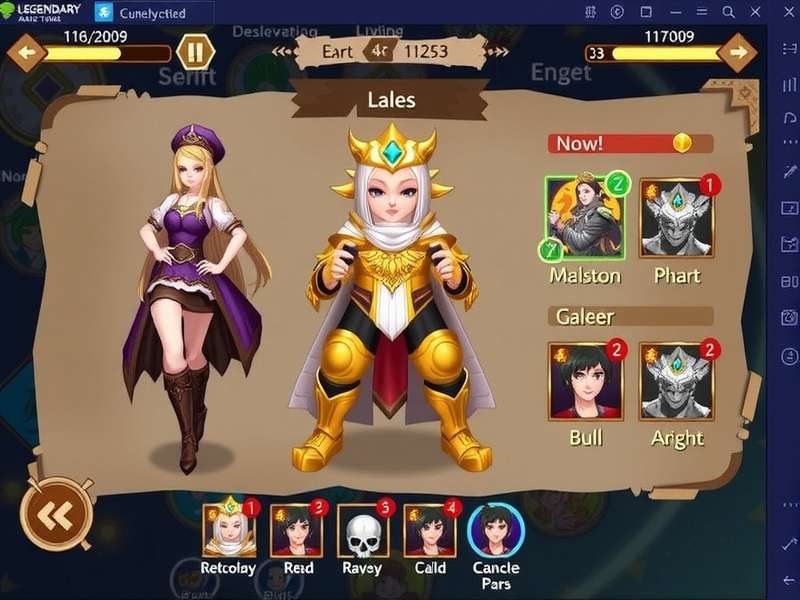The width and height of the screenshot is (800, 600).
Task: Choose the Reed character slot
Action: pos(297,530)
